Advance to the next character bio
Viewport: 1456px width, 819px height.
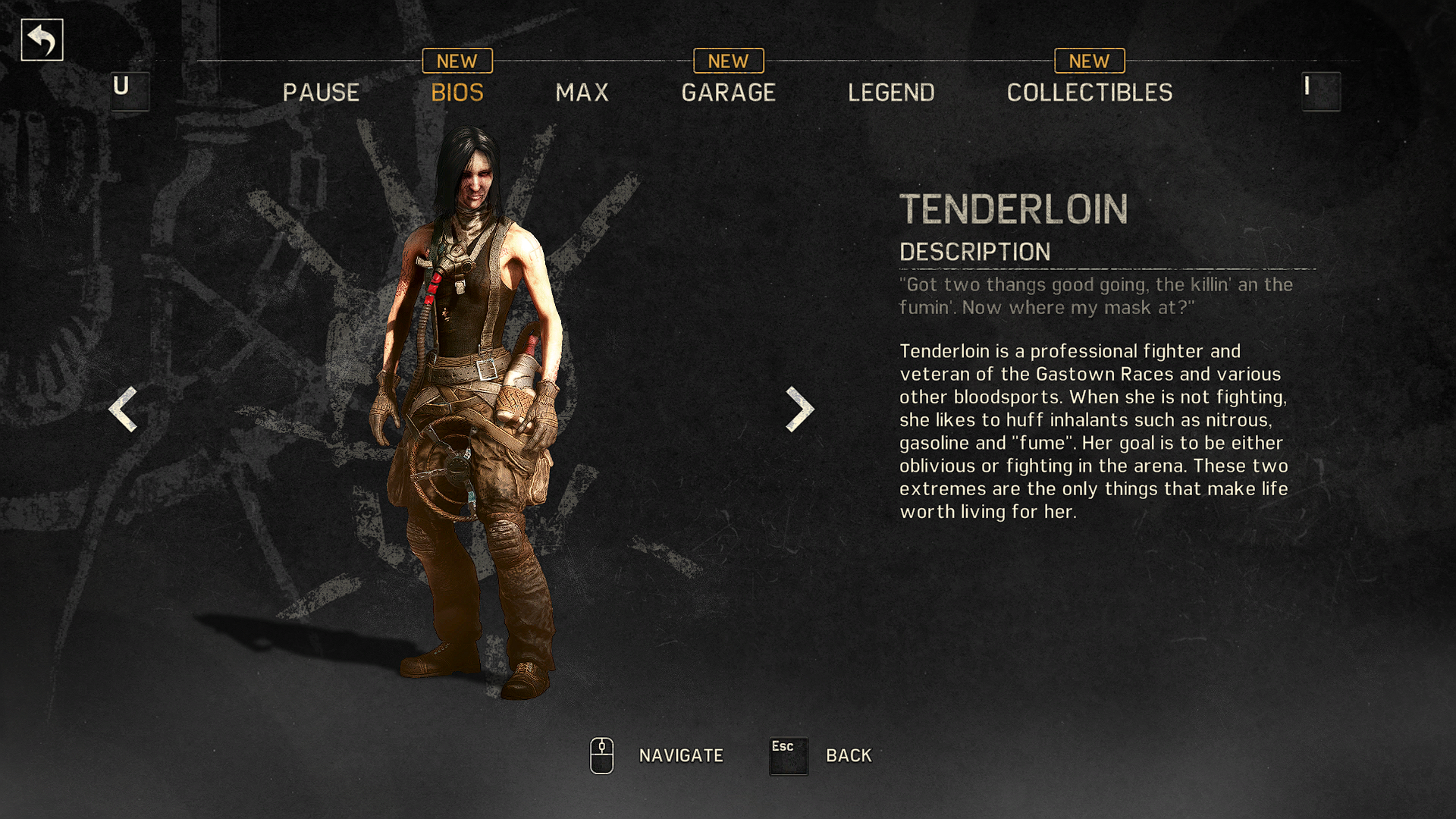799,409
